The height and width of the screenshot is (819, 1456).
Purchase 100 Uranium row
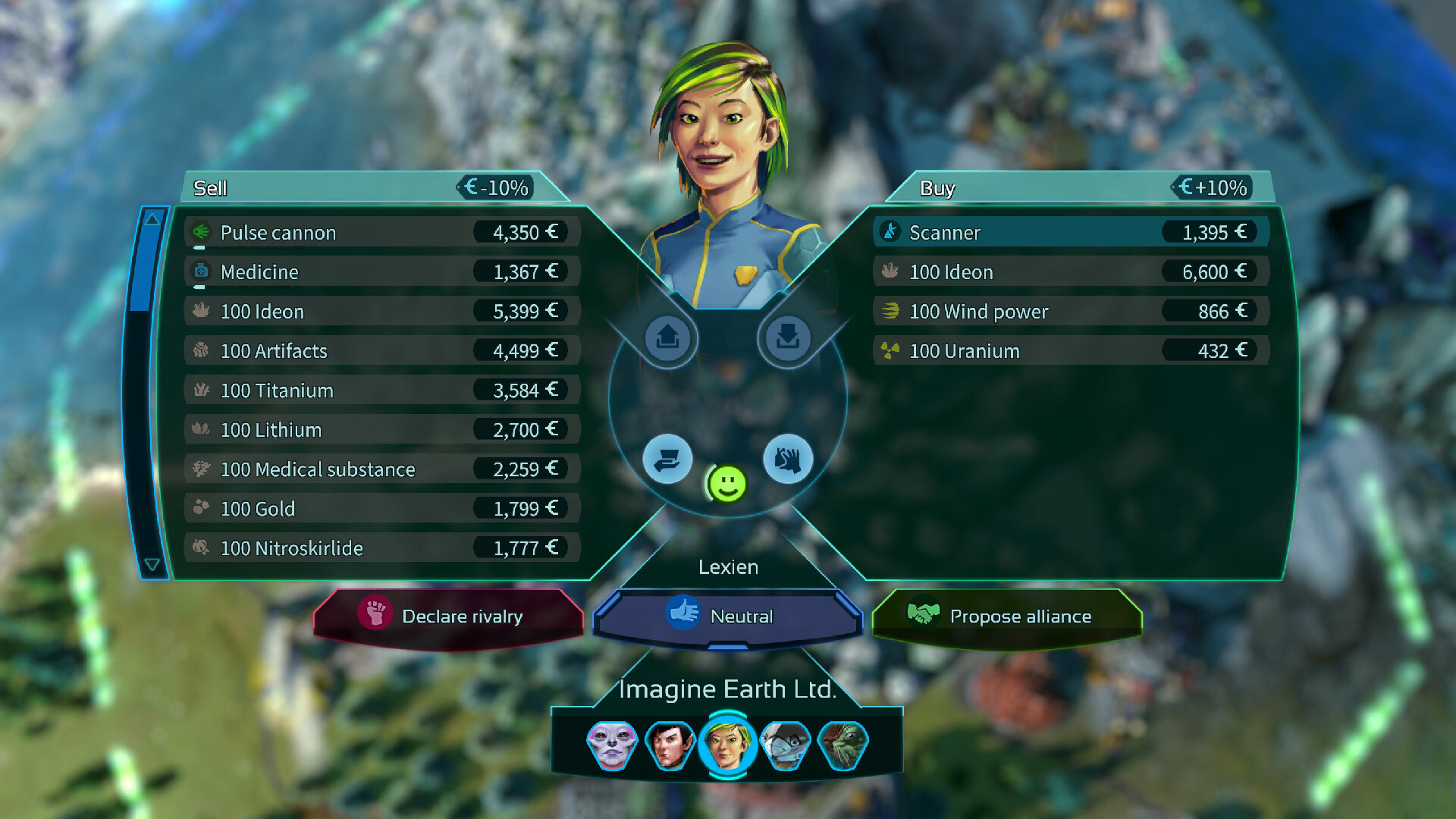tap(1070, 350)
